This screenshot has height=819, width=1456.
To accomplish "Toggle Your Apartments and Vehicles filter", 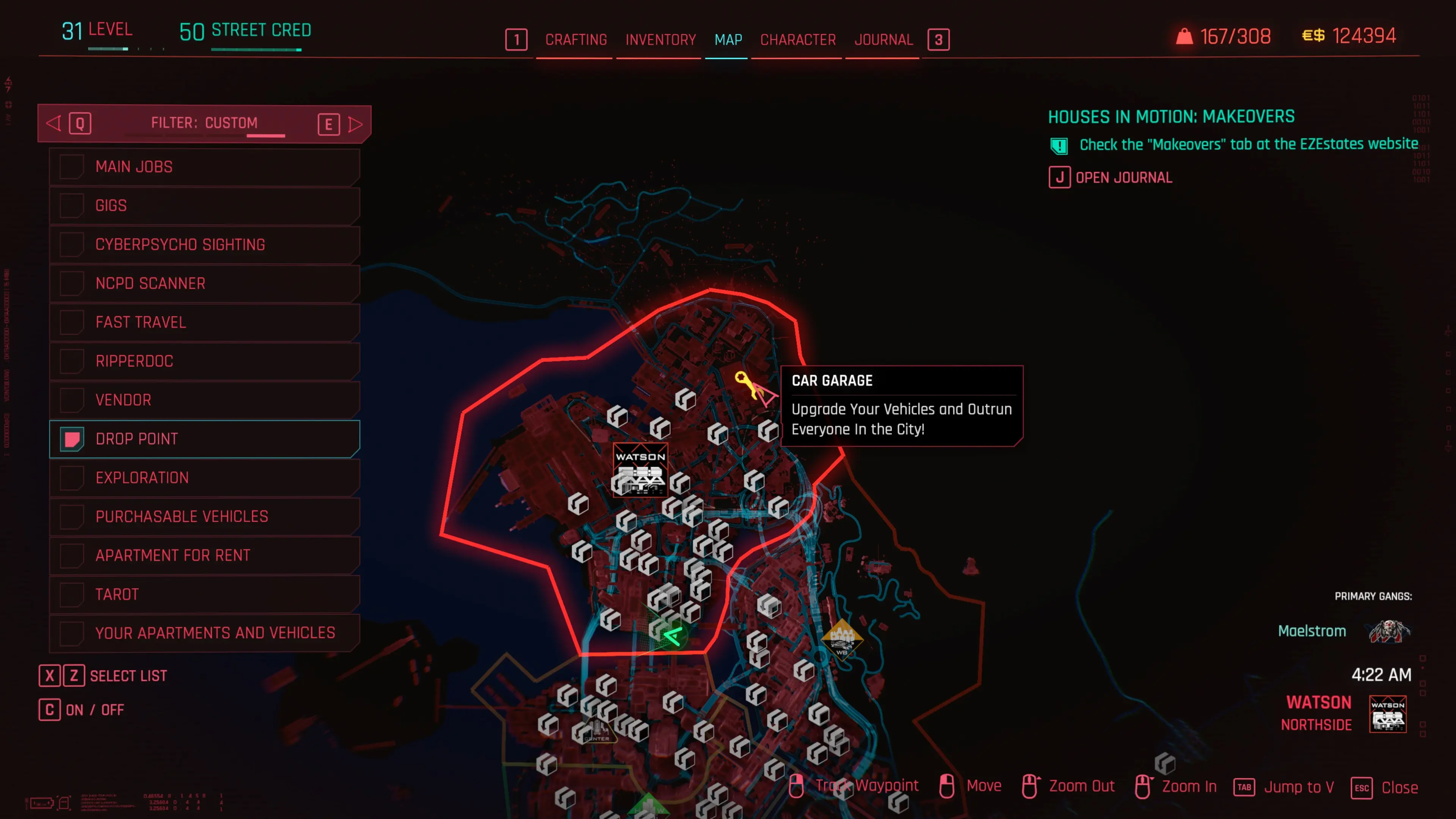I will pos(72,633).
